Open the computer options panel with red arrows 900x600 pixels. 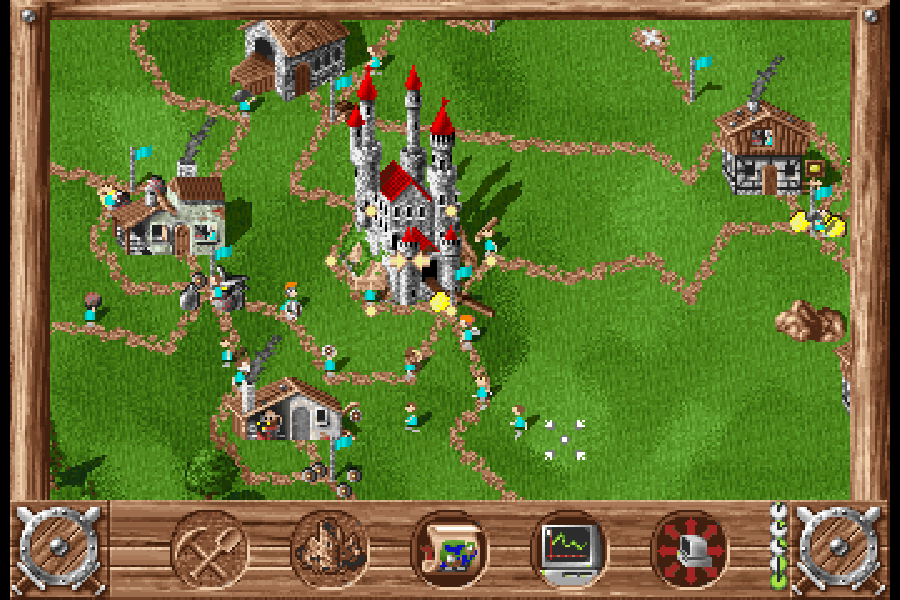(689, 549)
